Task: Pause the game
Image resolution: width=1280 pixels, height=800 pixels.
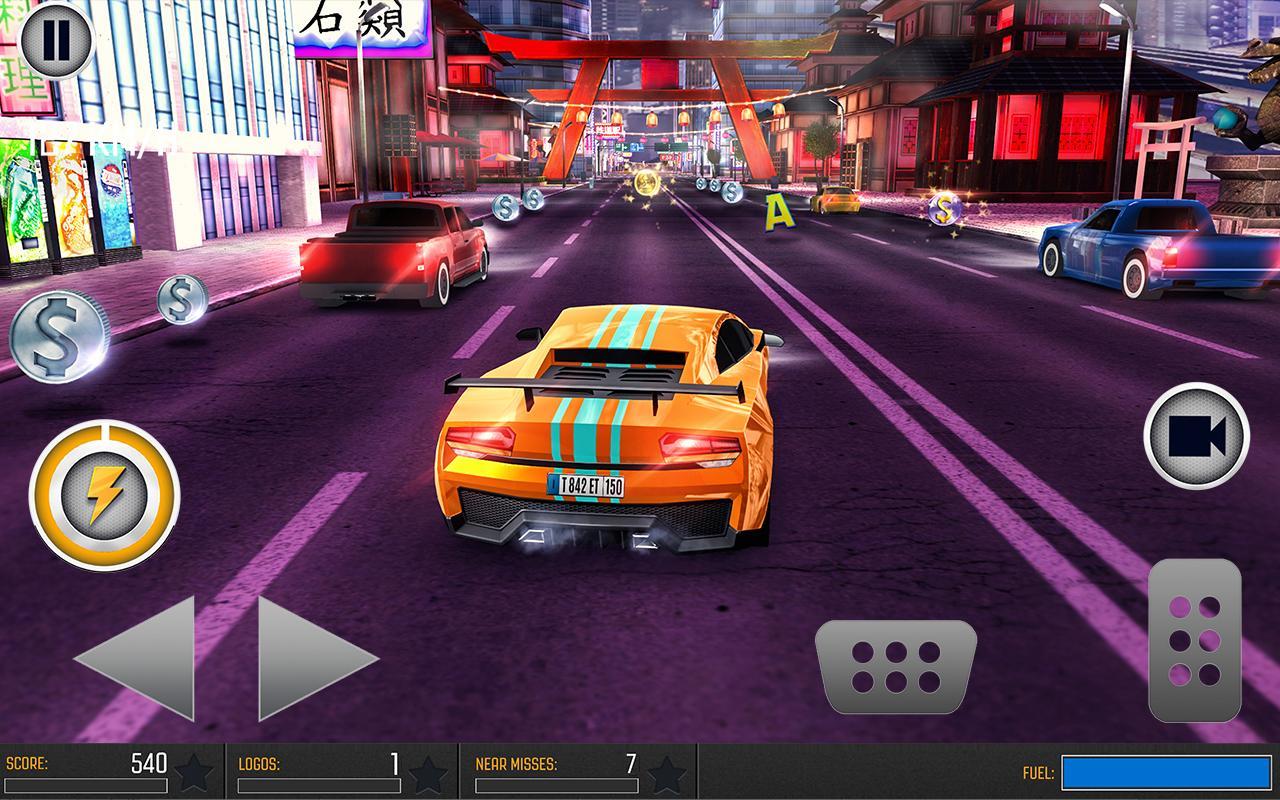Action: [x=57, y=42]
